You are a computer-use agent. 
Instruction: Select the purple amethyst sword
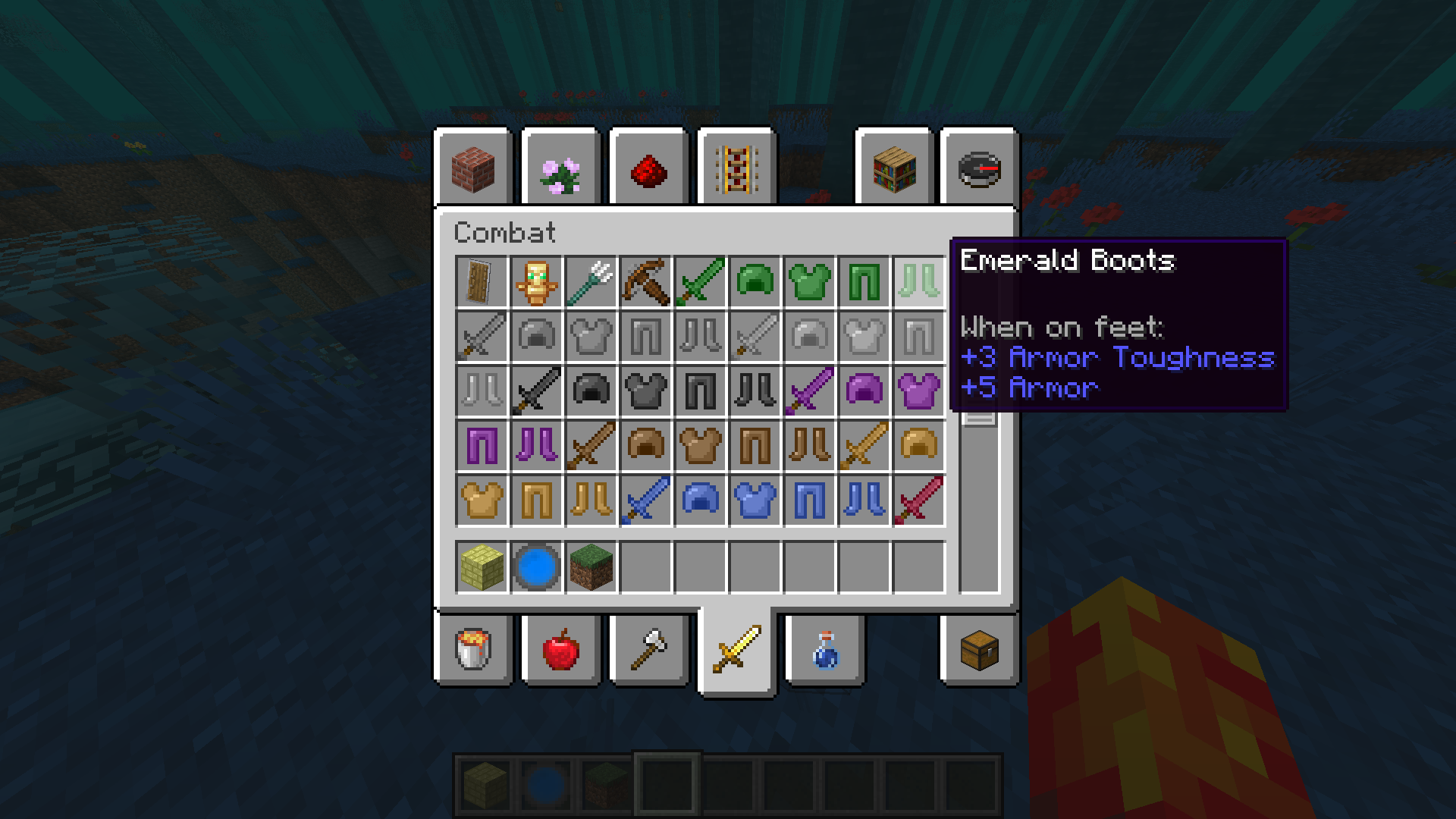pyautogui.click(x=810, y=391)
